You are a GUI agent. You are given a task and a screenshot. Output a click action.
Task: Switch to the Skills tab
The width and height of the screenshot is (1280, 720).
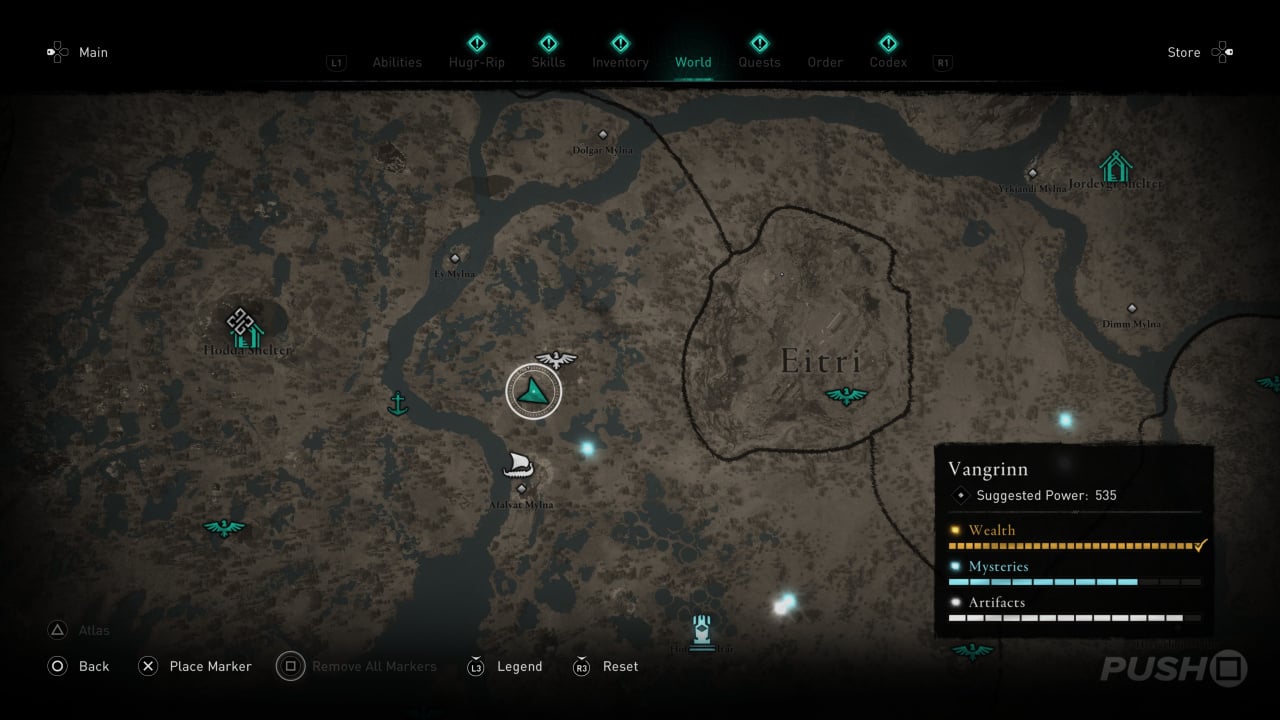[548, 62]
